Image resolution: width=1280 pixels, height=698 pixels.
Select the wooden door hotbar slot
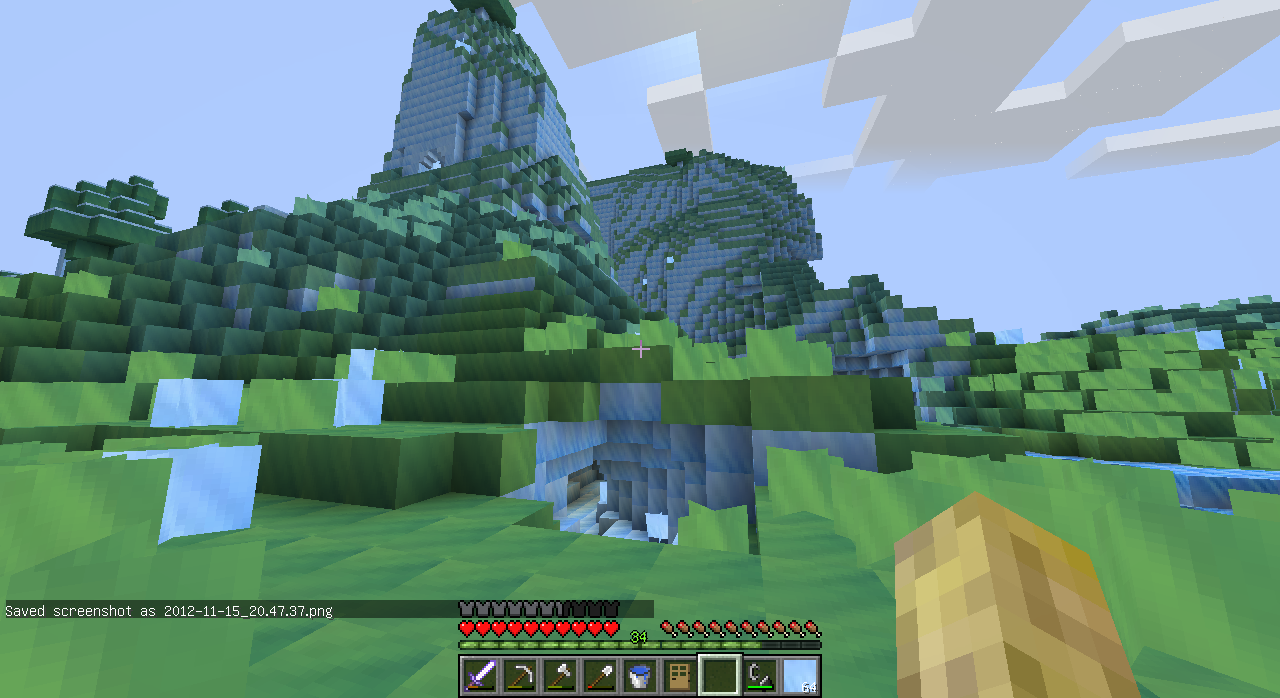679,675
